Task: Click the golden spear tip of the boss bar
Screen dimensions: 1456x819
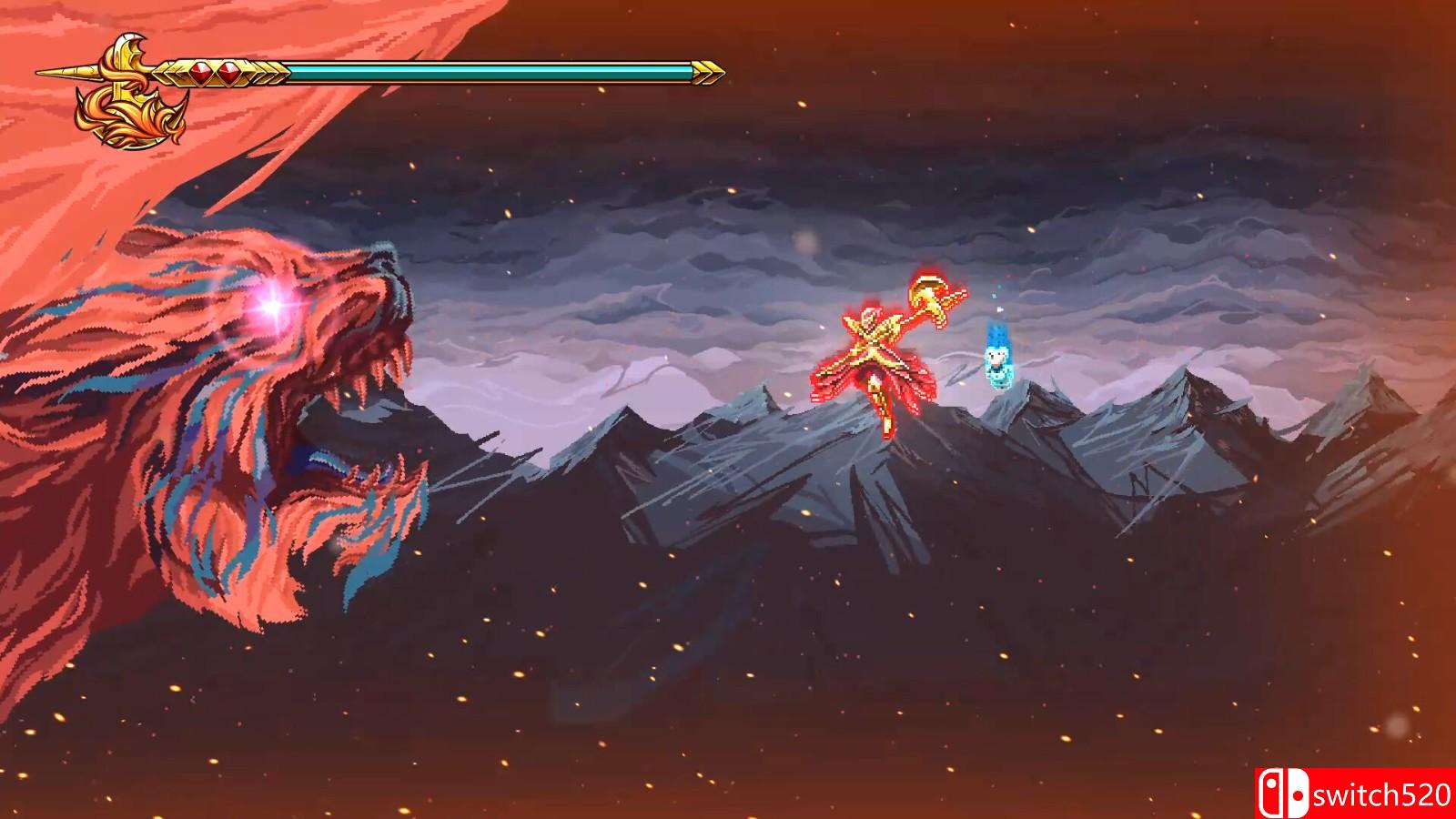Action: pos(62,71)
